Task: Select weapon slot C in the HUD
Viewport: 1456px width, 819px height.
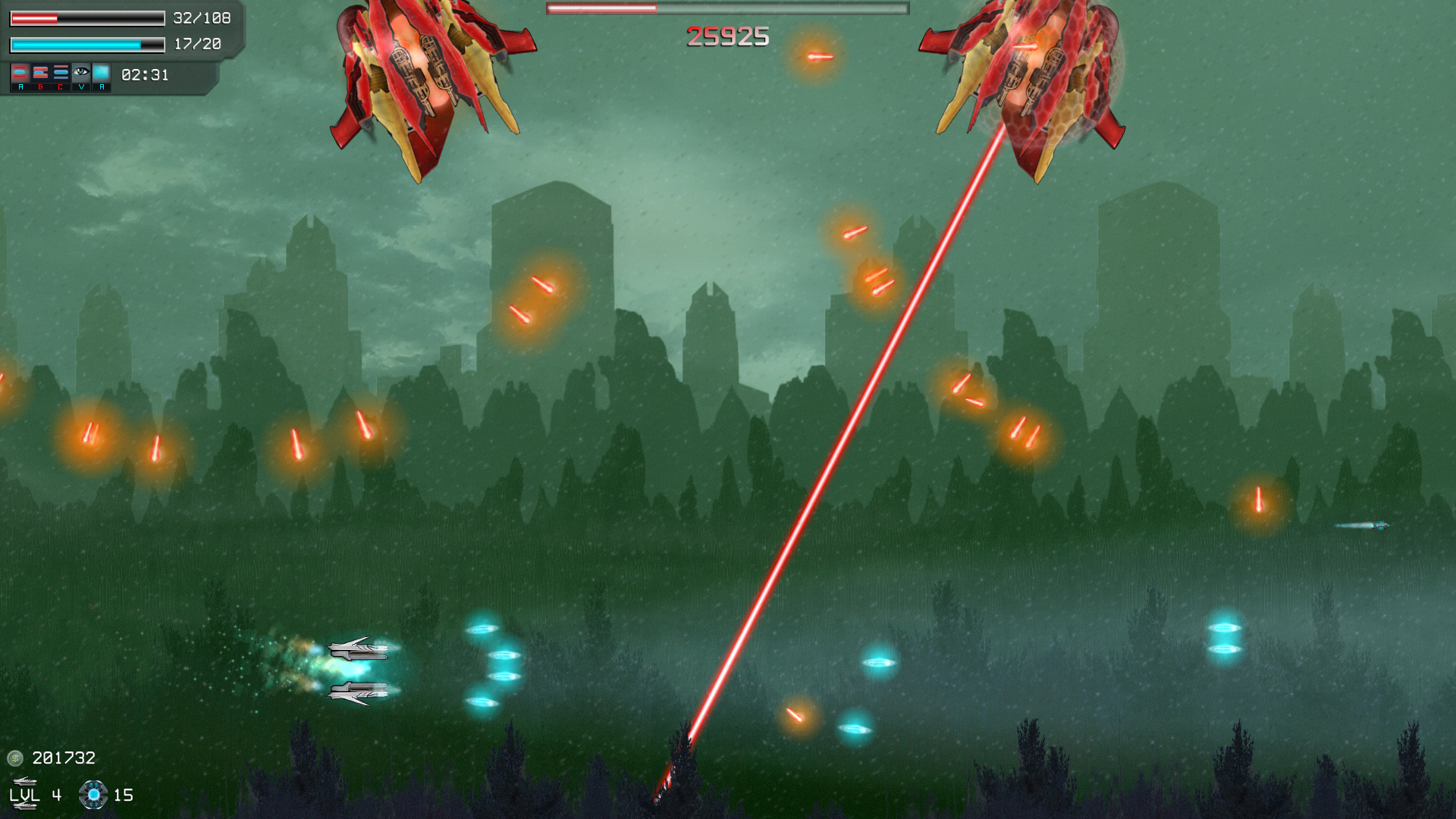Action: click(61, 74)
